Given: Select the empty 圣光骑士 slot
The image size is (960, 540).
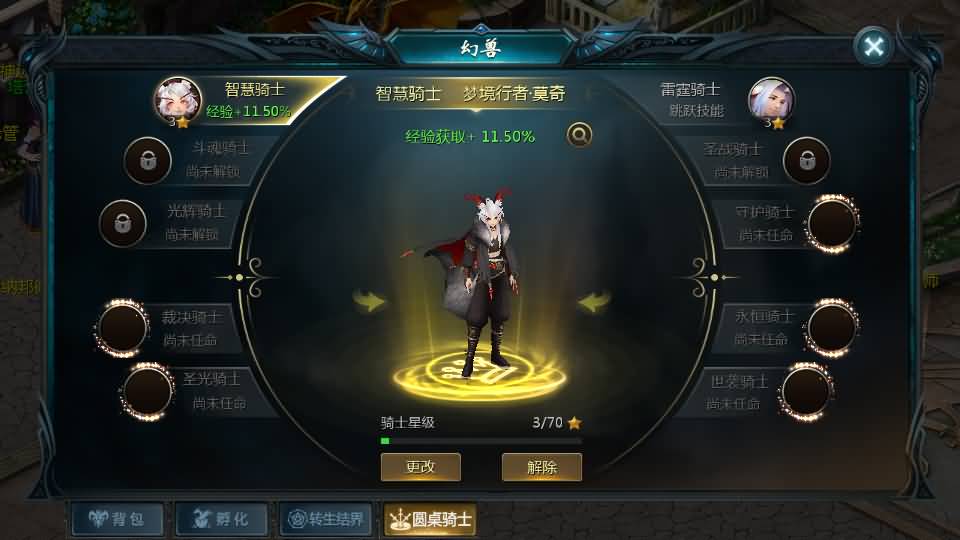Looking at the screenshot, I should [x=147, y=391].
